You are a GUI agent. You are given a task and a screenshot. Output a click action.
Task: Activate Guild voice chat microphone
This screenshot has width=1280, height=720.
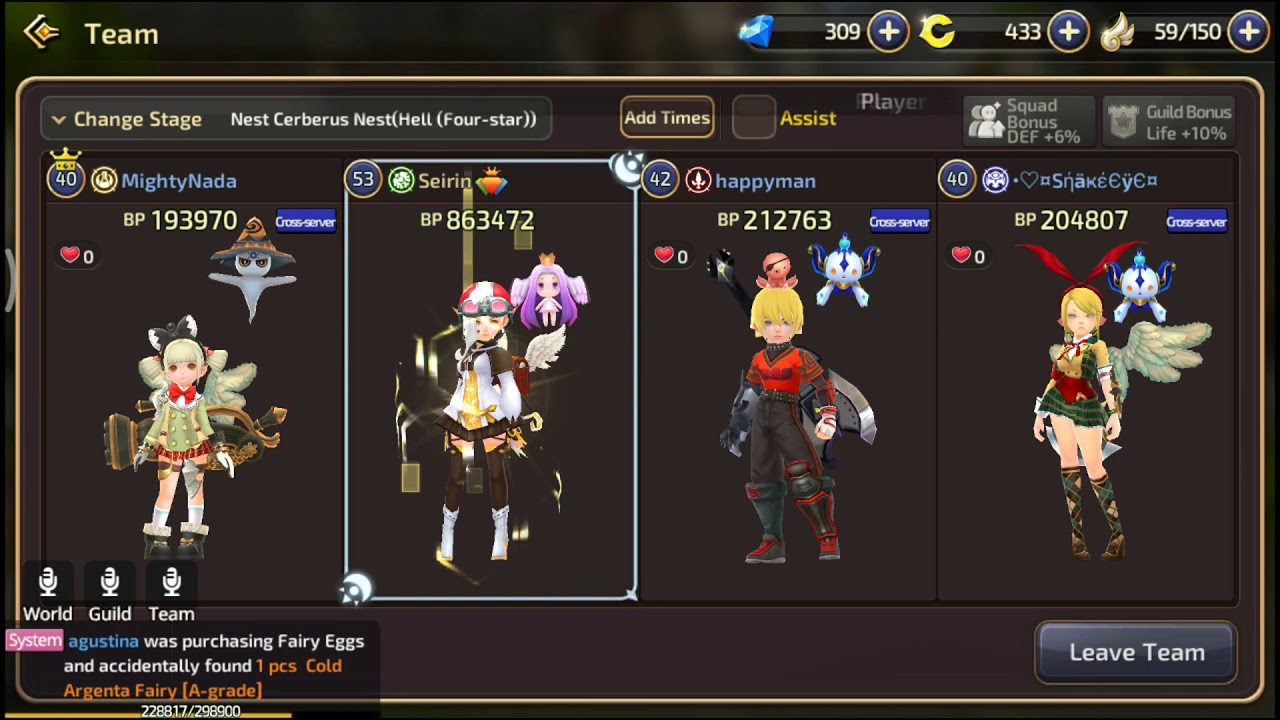pyautogui.click(x=110, y=583)
